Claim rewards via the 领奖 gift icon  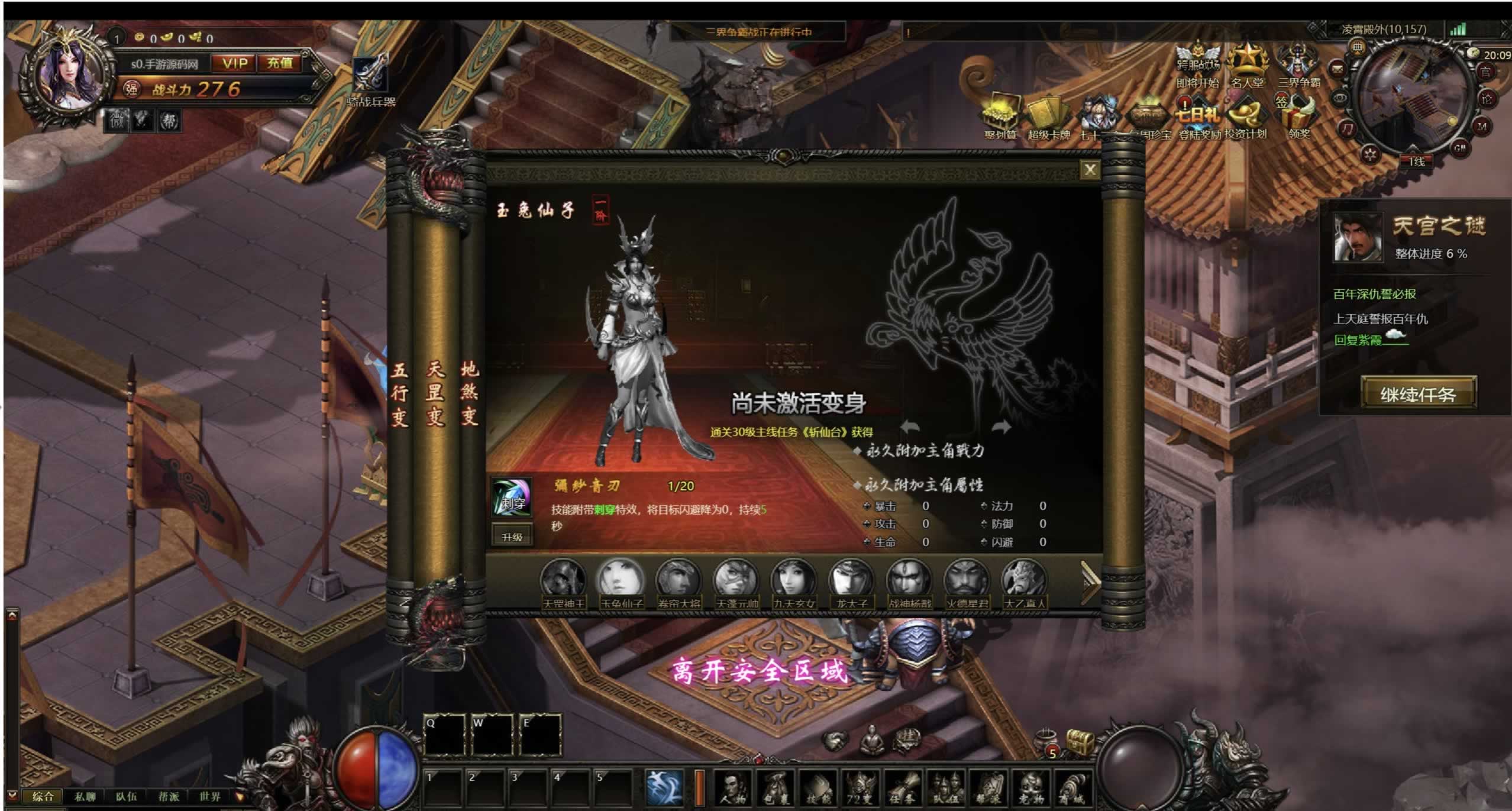[x=1299, y=115]
